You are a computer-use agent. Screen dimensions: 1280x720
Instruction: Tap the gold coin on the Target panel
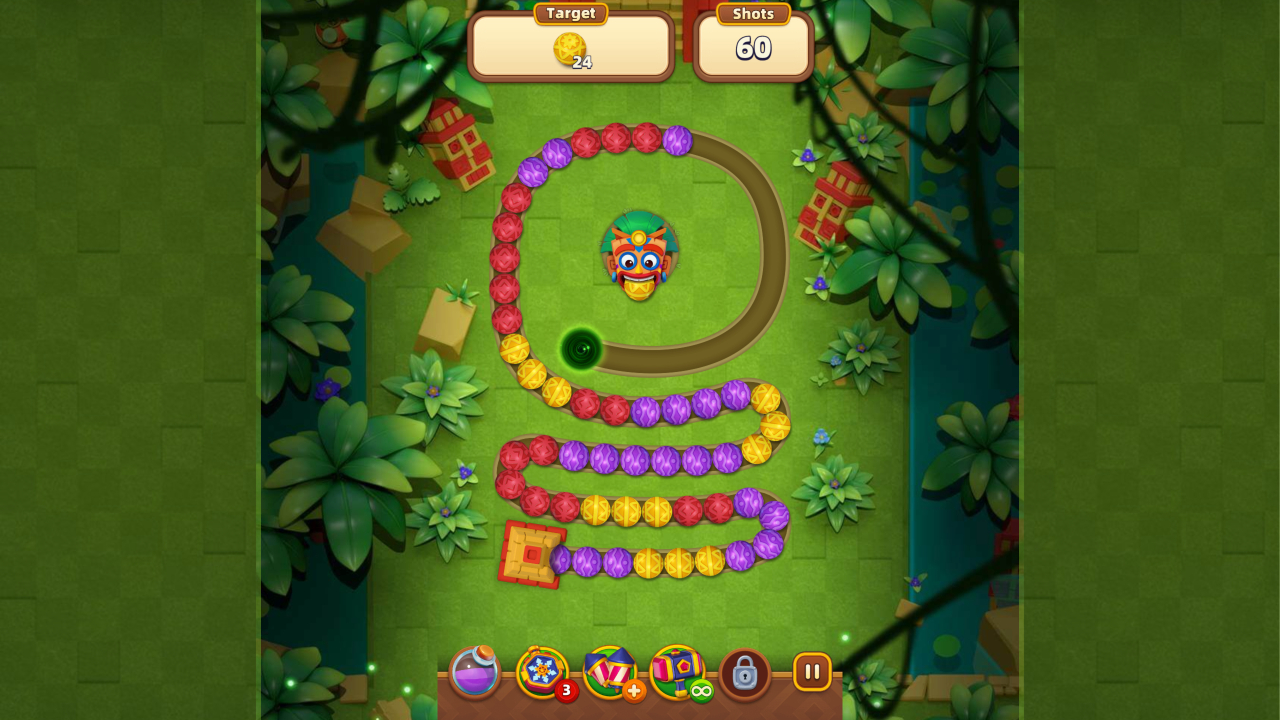[568, 47]
